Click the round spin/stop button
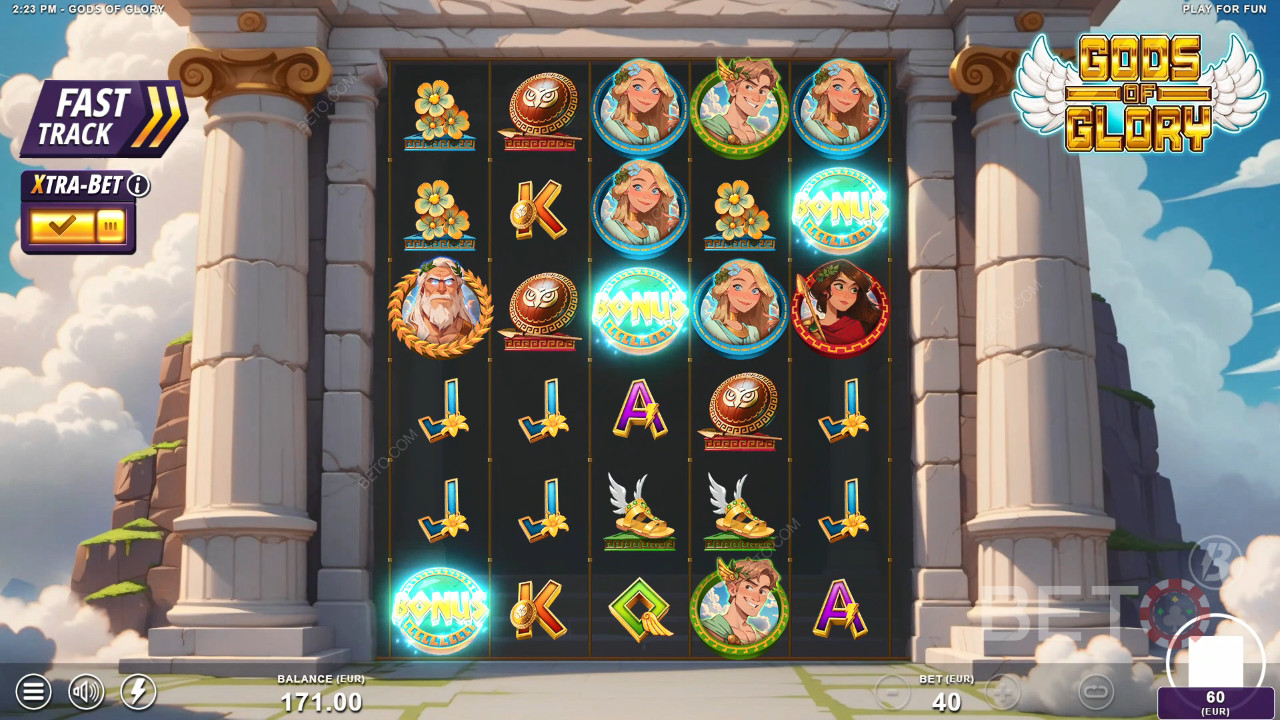This screenshot has height=720, width=1280. [1215, 660]
